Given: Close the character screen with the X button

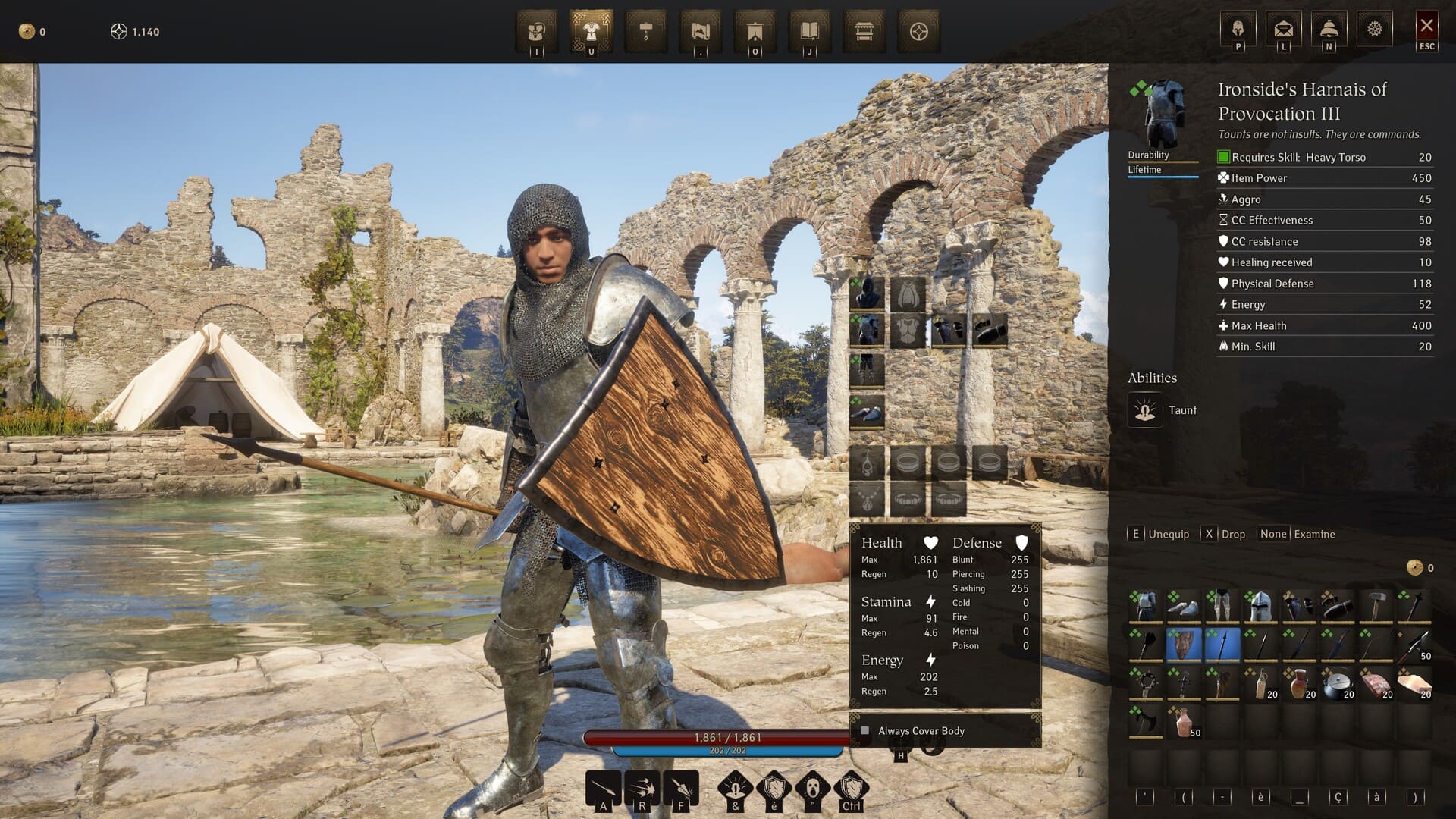Looking at the screenshot, I should coord(1426,27).
